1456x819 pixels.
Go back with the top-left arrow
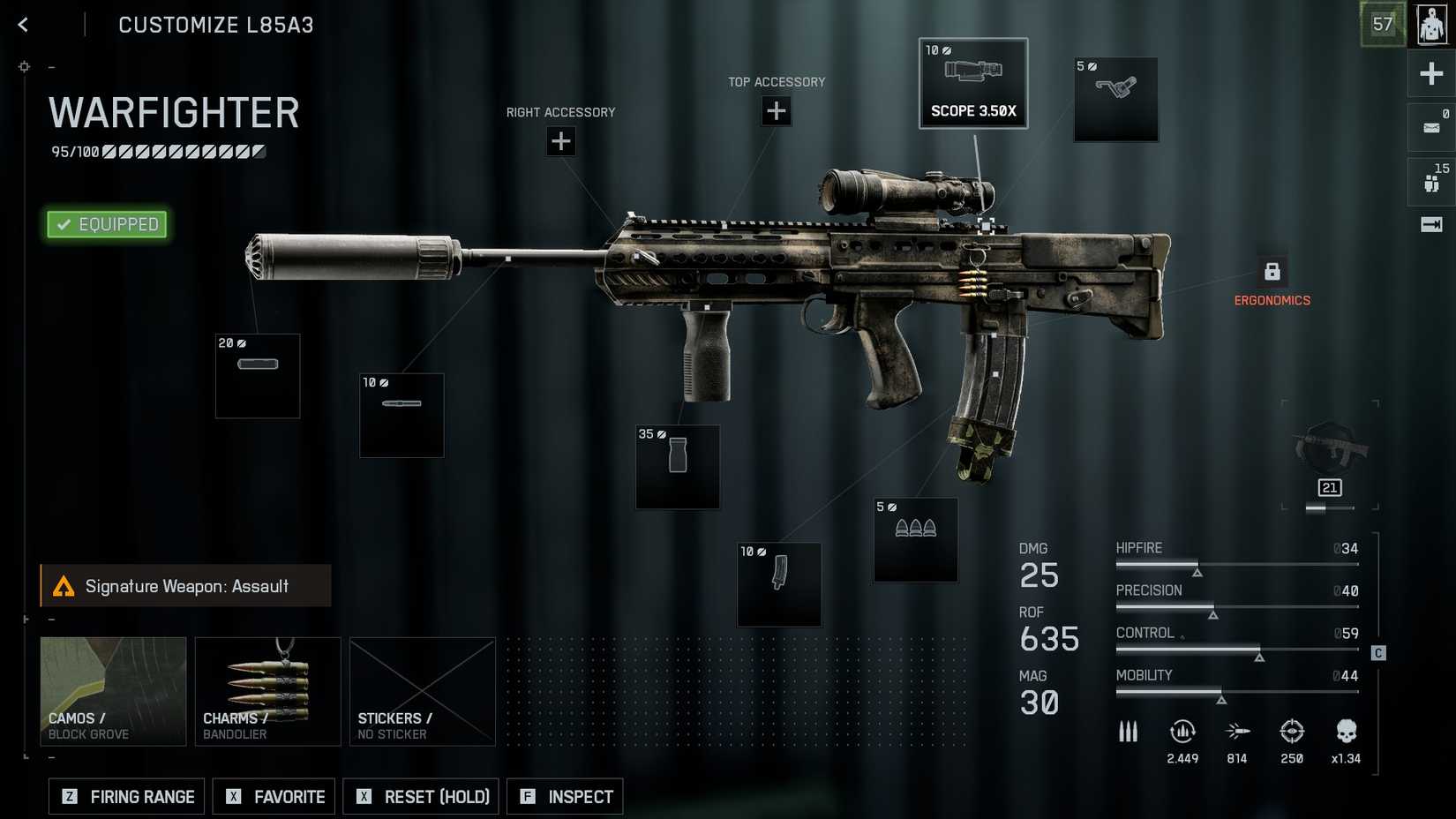click(x=24, y=25)
